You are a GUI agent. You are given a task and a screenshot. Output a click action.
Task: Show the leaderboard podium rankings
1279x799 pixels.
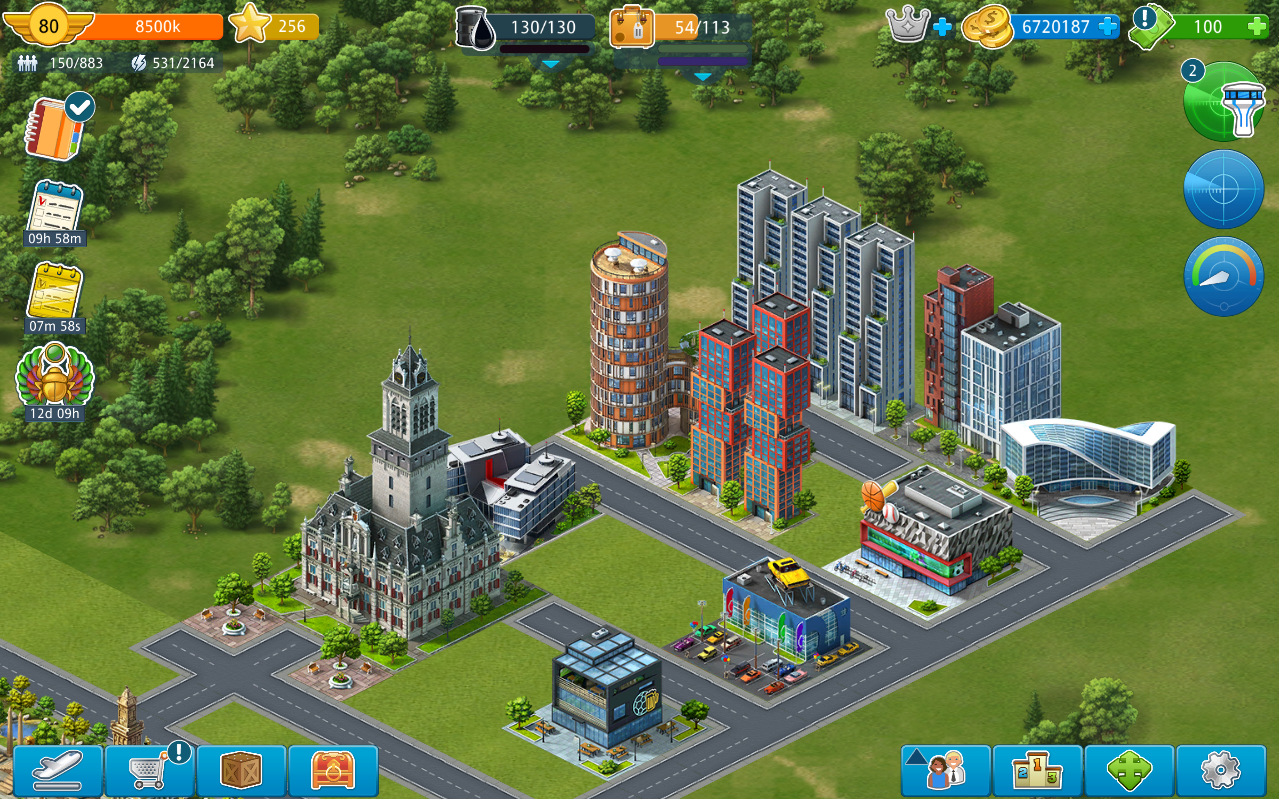click(1037, 771)
